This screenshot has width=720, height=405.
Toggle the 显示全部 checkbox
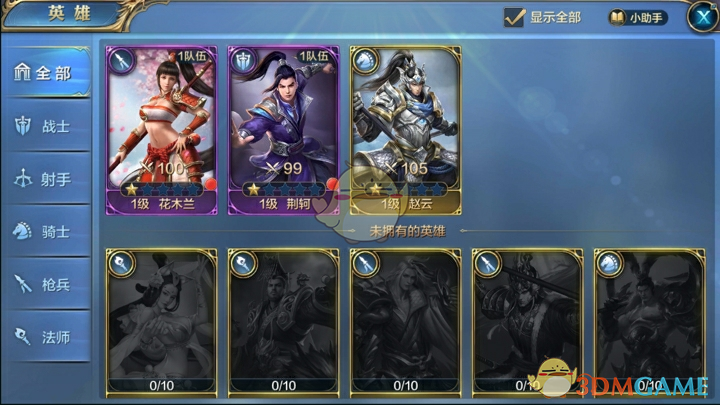point(516,17)
